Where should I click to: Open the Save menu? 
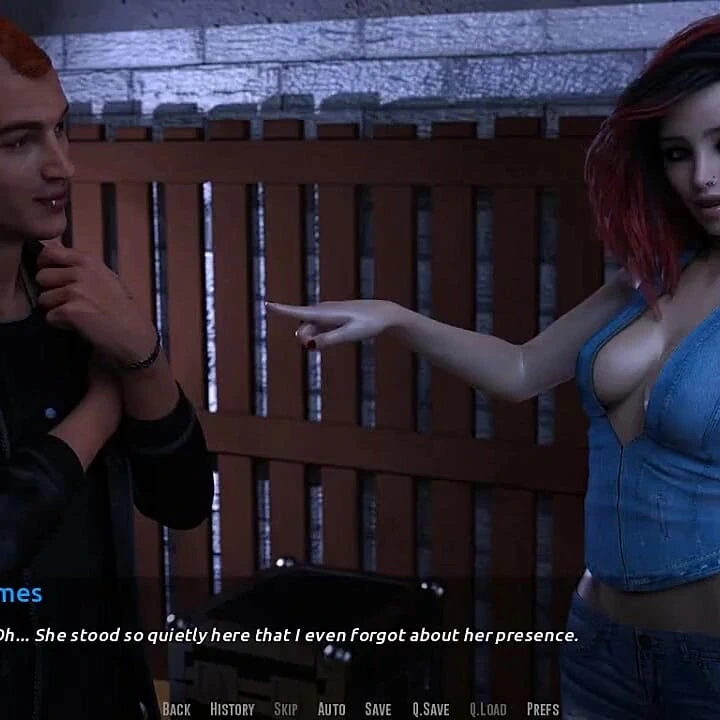coord(378,709)
